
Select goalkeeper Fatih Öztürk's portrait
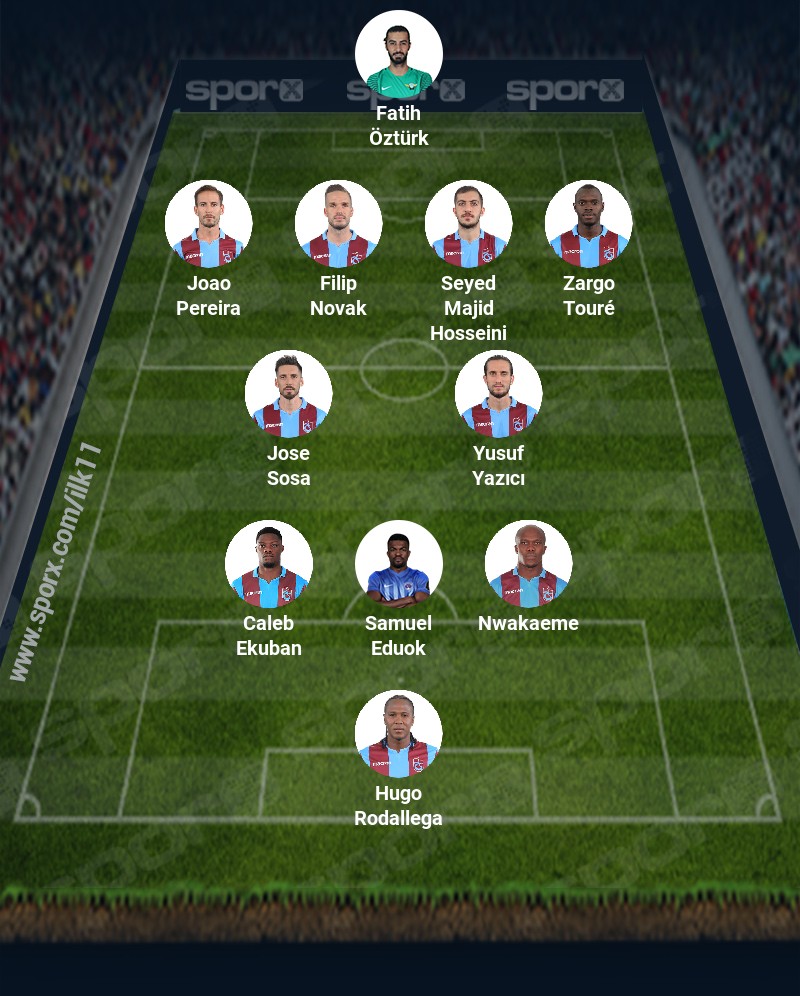pyautogui.click(x=398, y=54)
